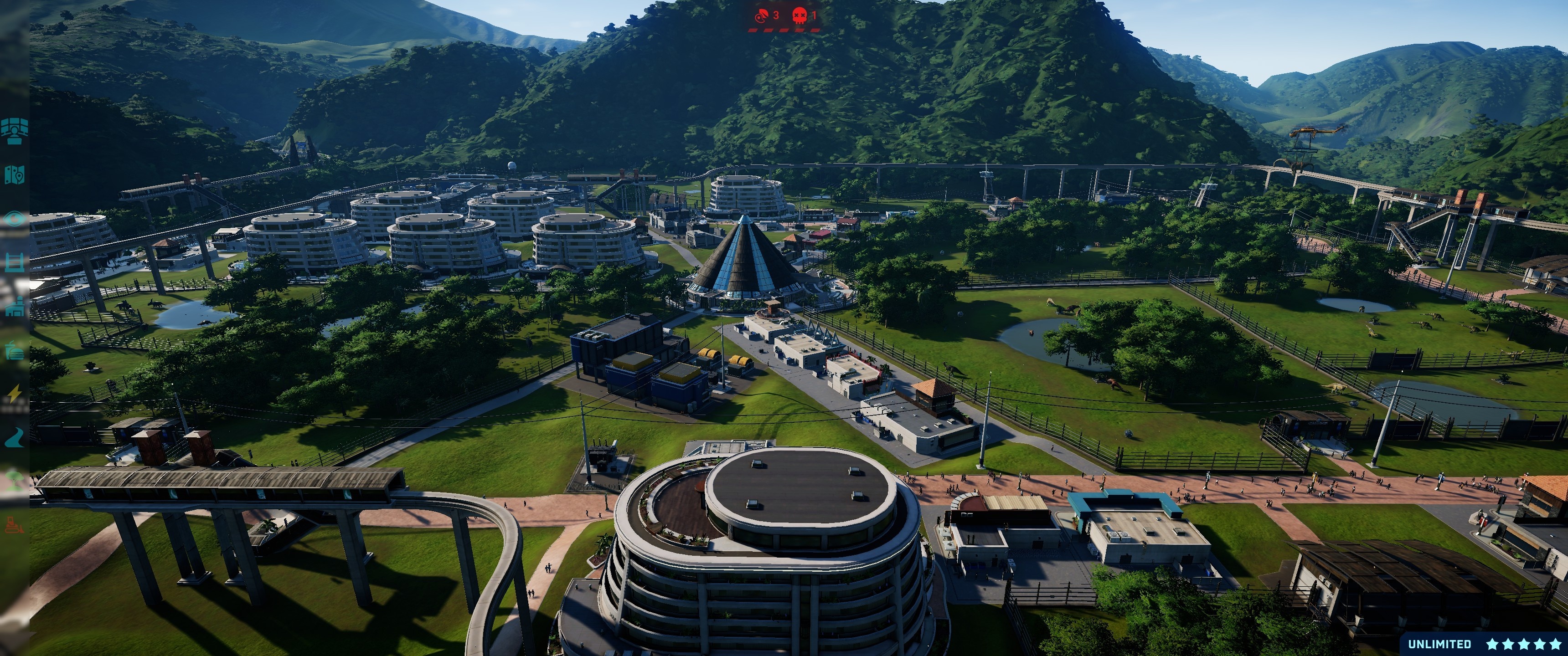The width and height of the screenshot is (1568, 656).
Task: Open the five-star island rating panel
Action: tap(1523, 644)
